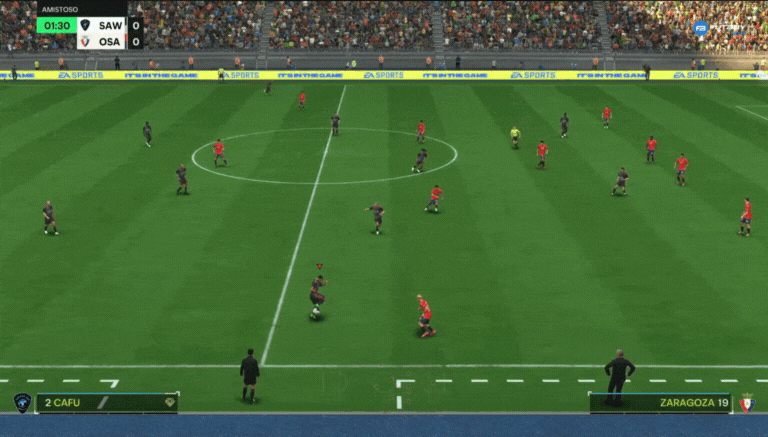
Task: Click the home team crest beside Cafu
Action: [22, 402]
